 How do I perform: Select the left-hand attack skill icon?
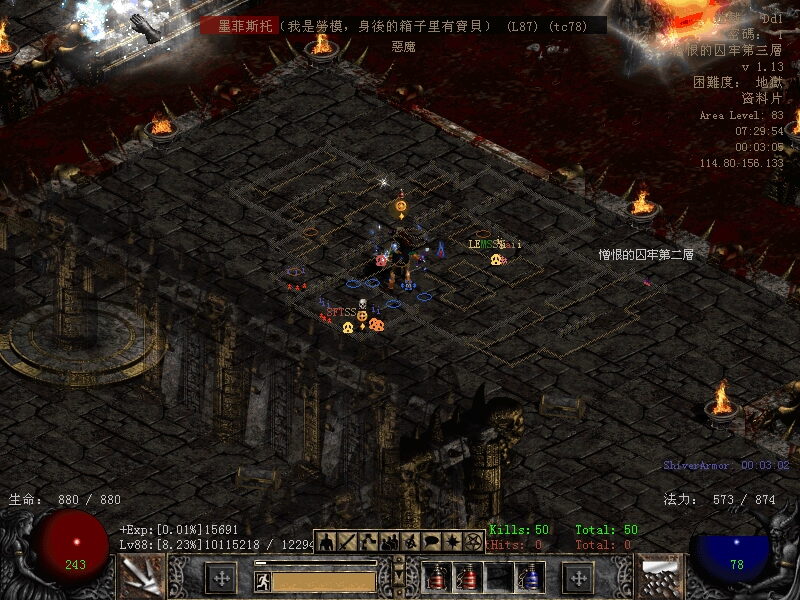pos(141,577)
